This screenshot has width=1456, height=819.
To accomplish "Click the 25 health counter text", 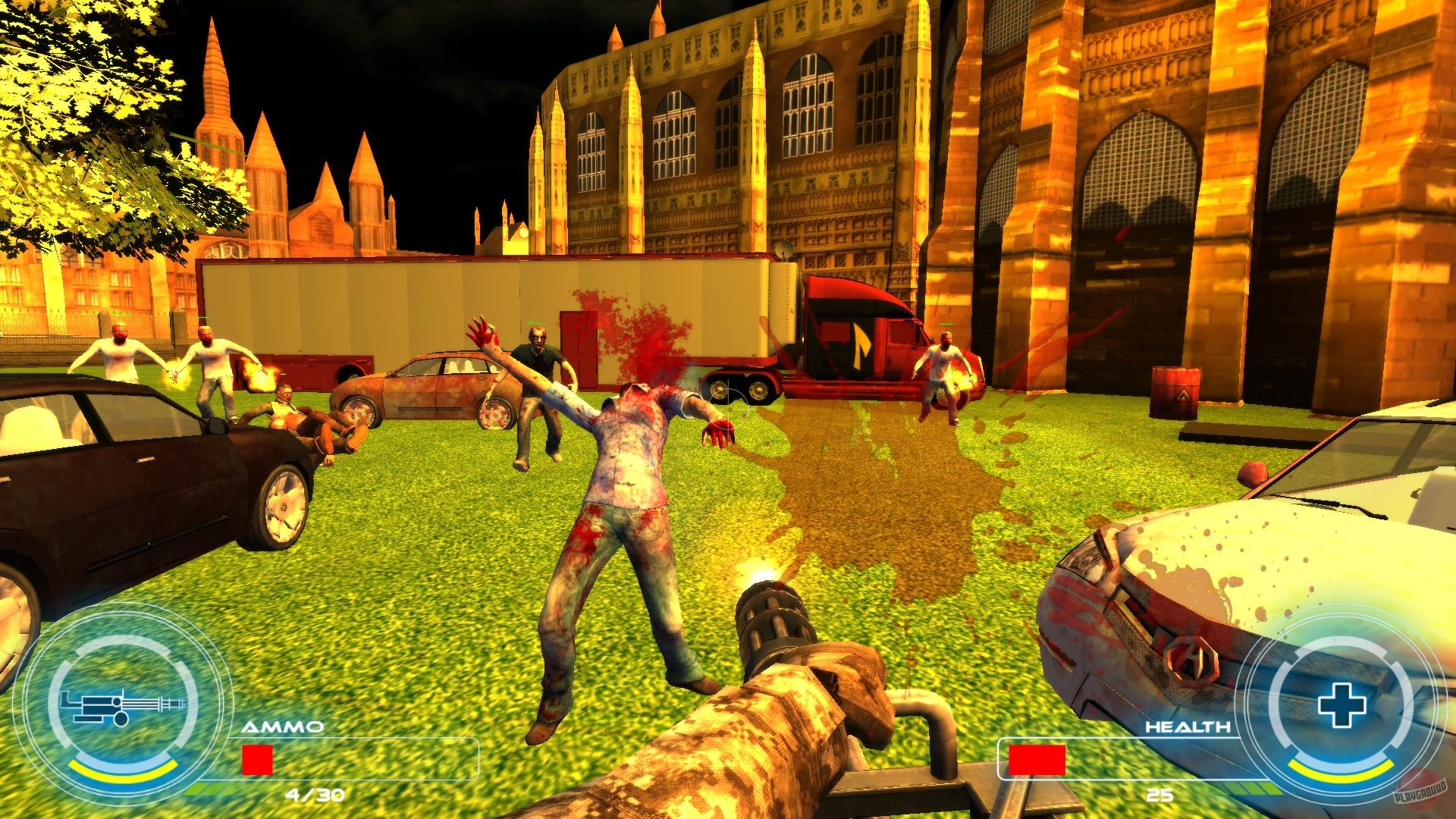I will click(1159, 795).
